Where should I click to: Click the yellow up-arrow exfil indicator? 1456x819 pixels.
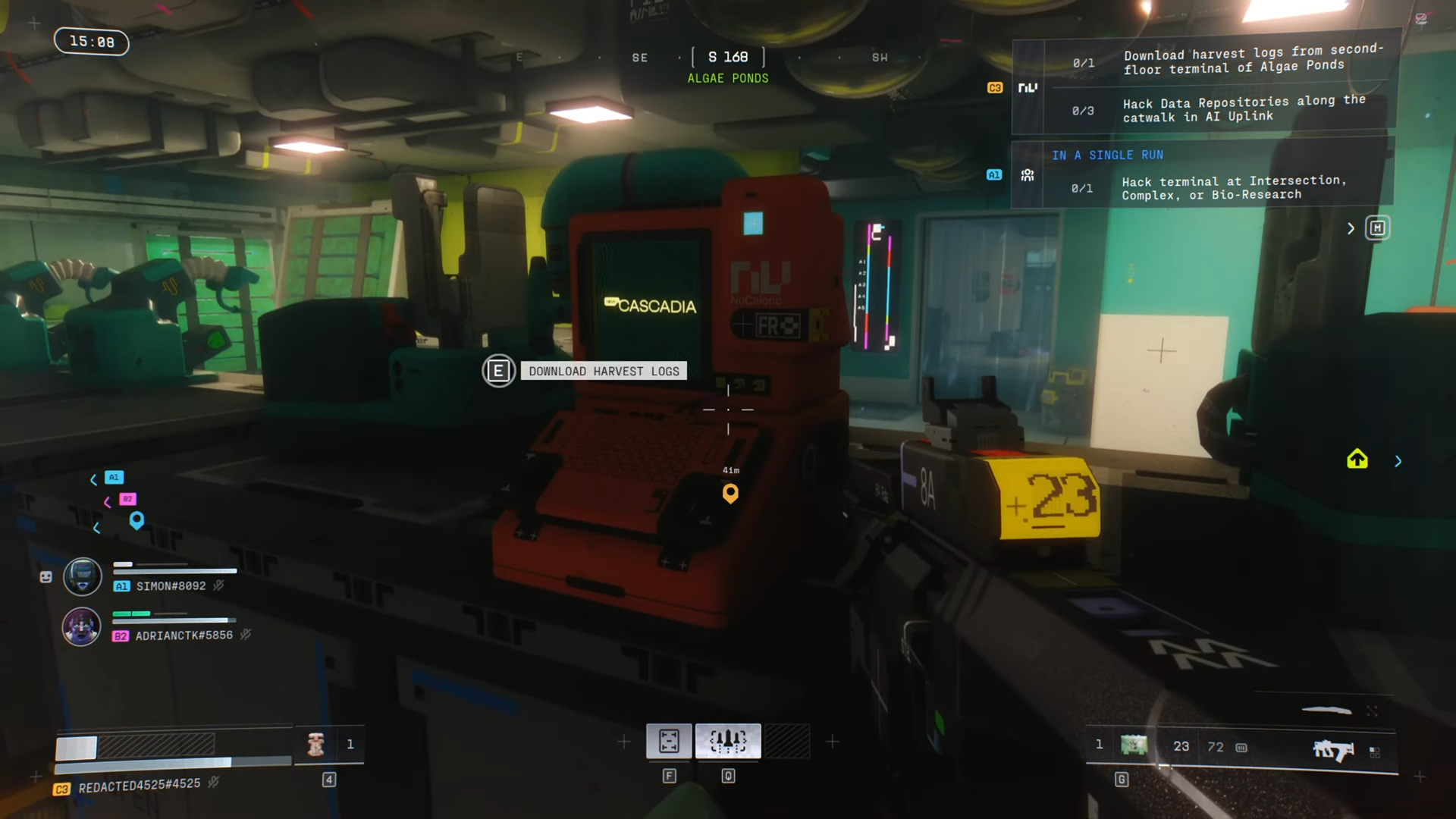point(1357,460)
